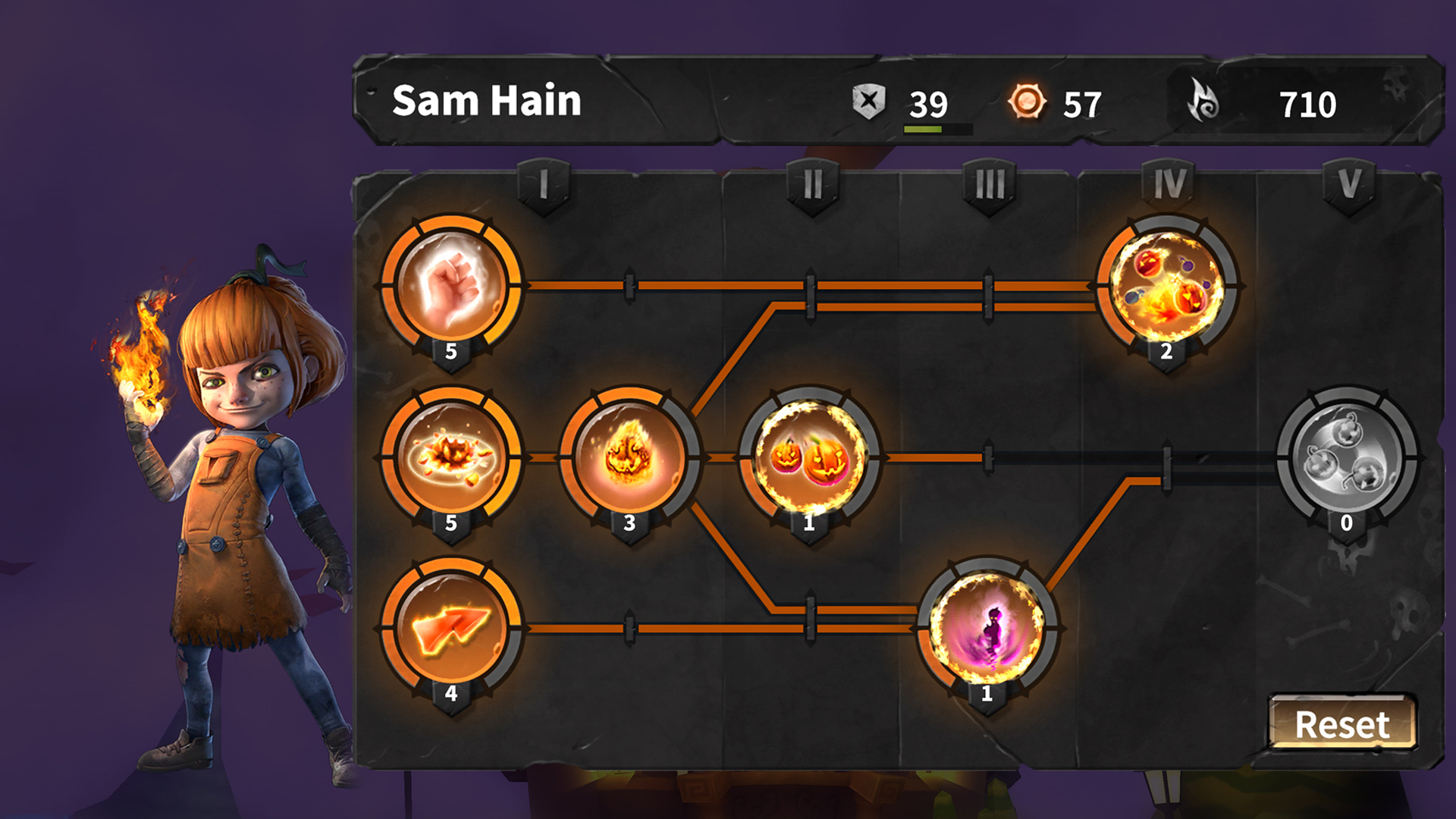Viewport: 1456px width, 819px height.
Task: Click the green experience progress bar
Action: pos(924,127)
